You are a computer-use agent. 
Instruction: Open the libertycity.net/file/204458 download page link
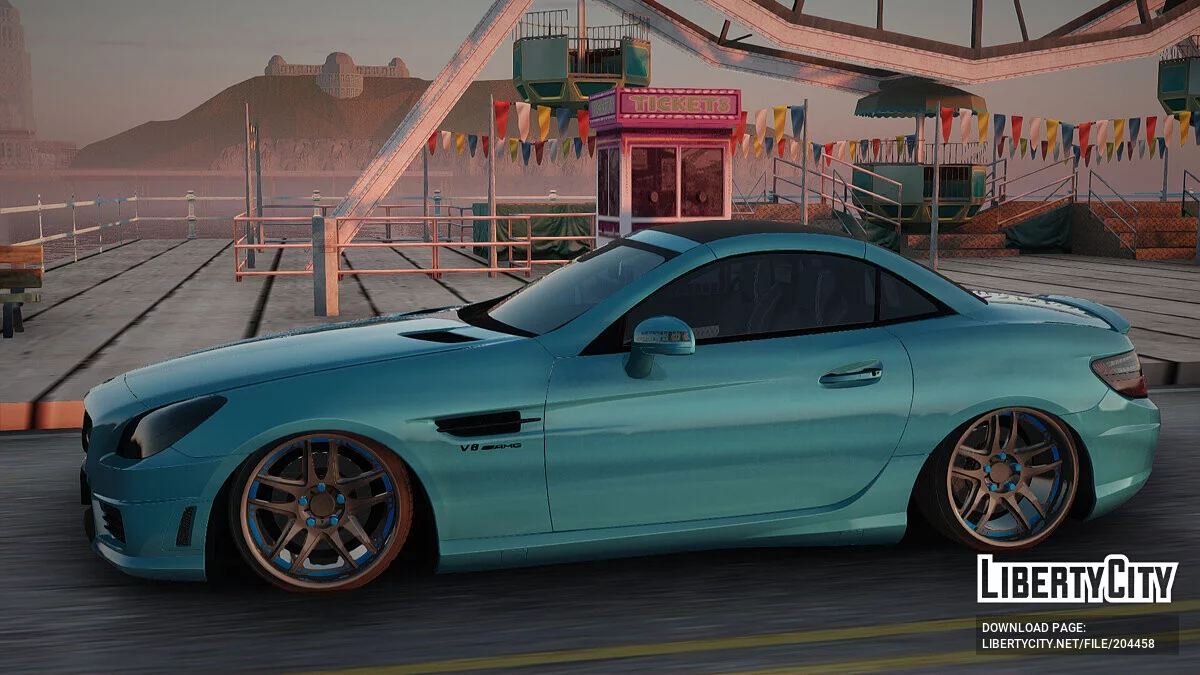1068,644
